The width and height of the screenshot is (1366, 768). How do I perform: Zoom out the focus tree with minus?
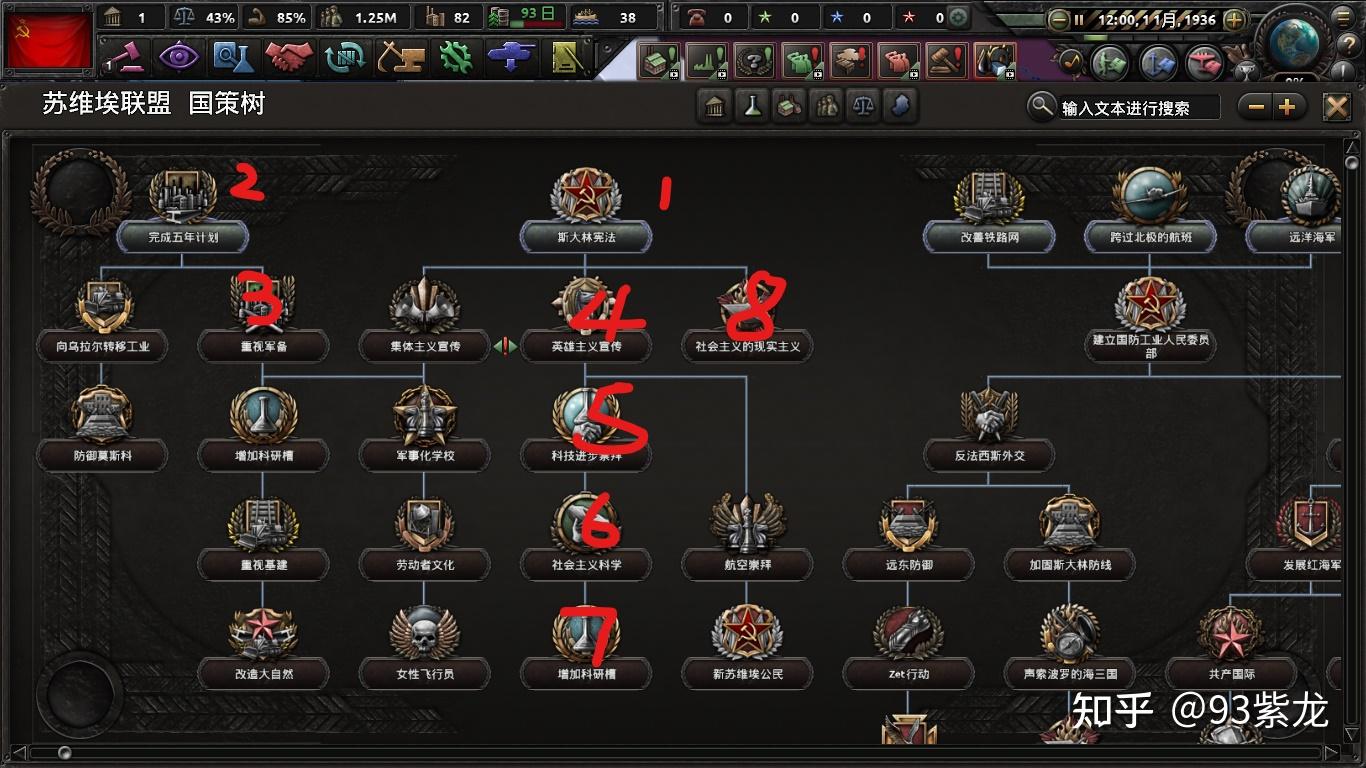1257,107
